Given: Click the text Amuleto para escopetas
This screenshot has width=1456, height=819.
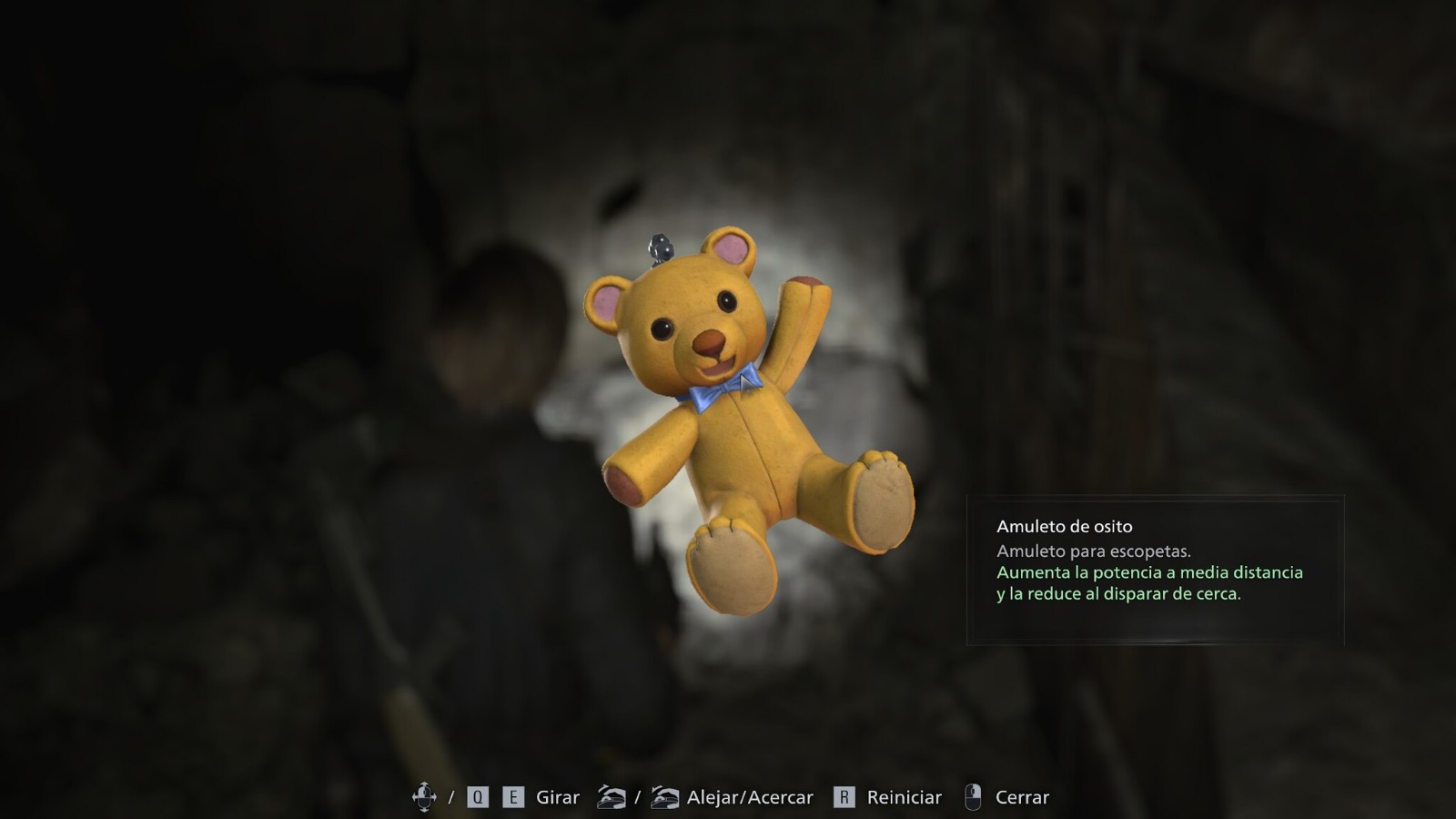Looking at the screenshot, I should (x=1096, y=551).
